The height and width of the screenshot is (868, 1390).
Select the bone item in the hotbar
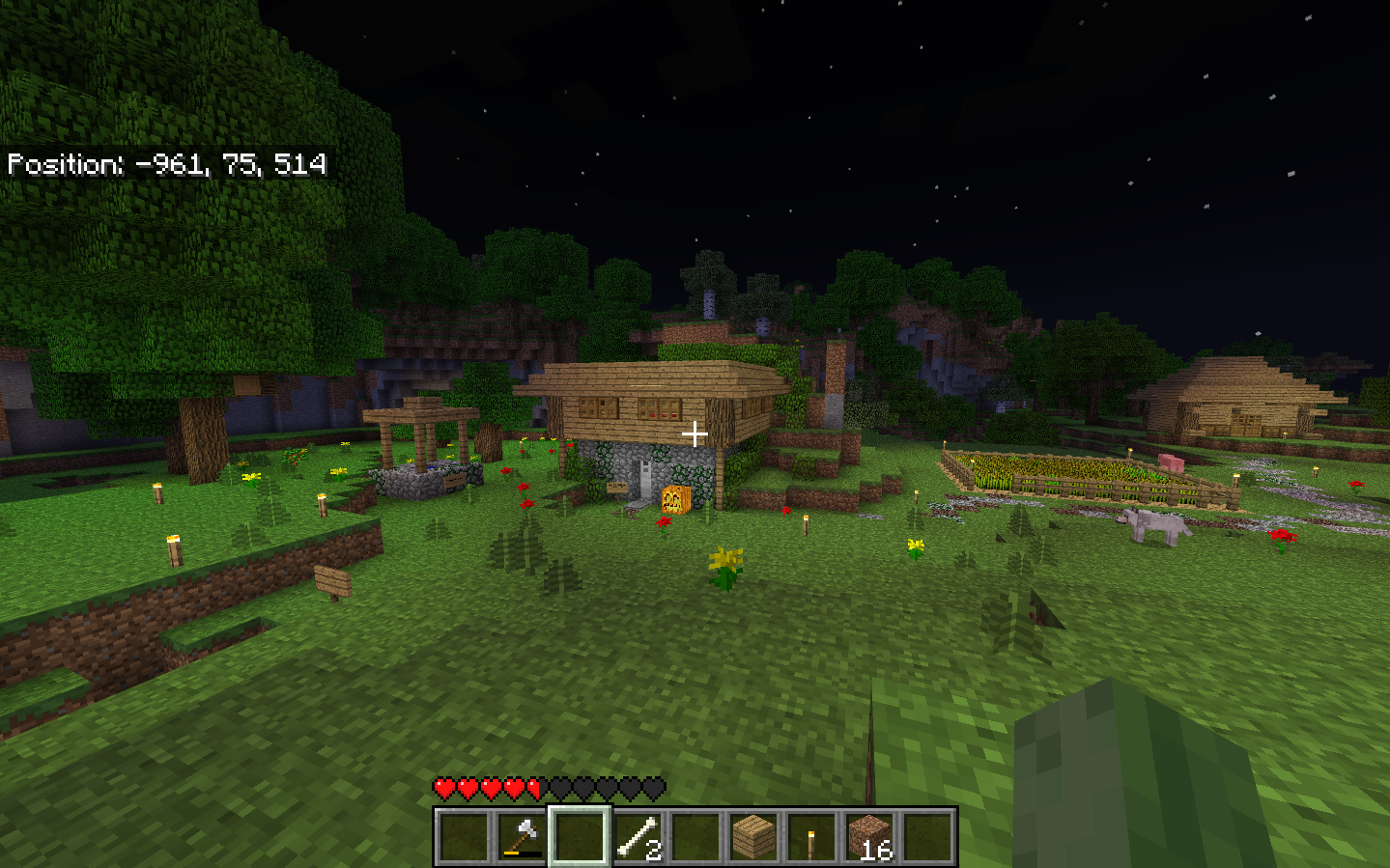(x=638, y=840)
